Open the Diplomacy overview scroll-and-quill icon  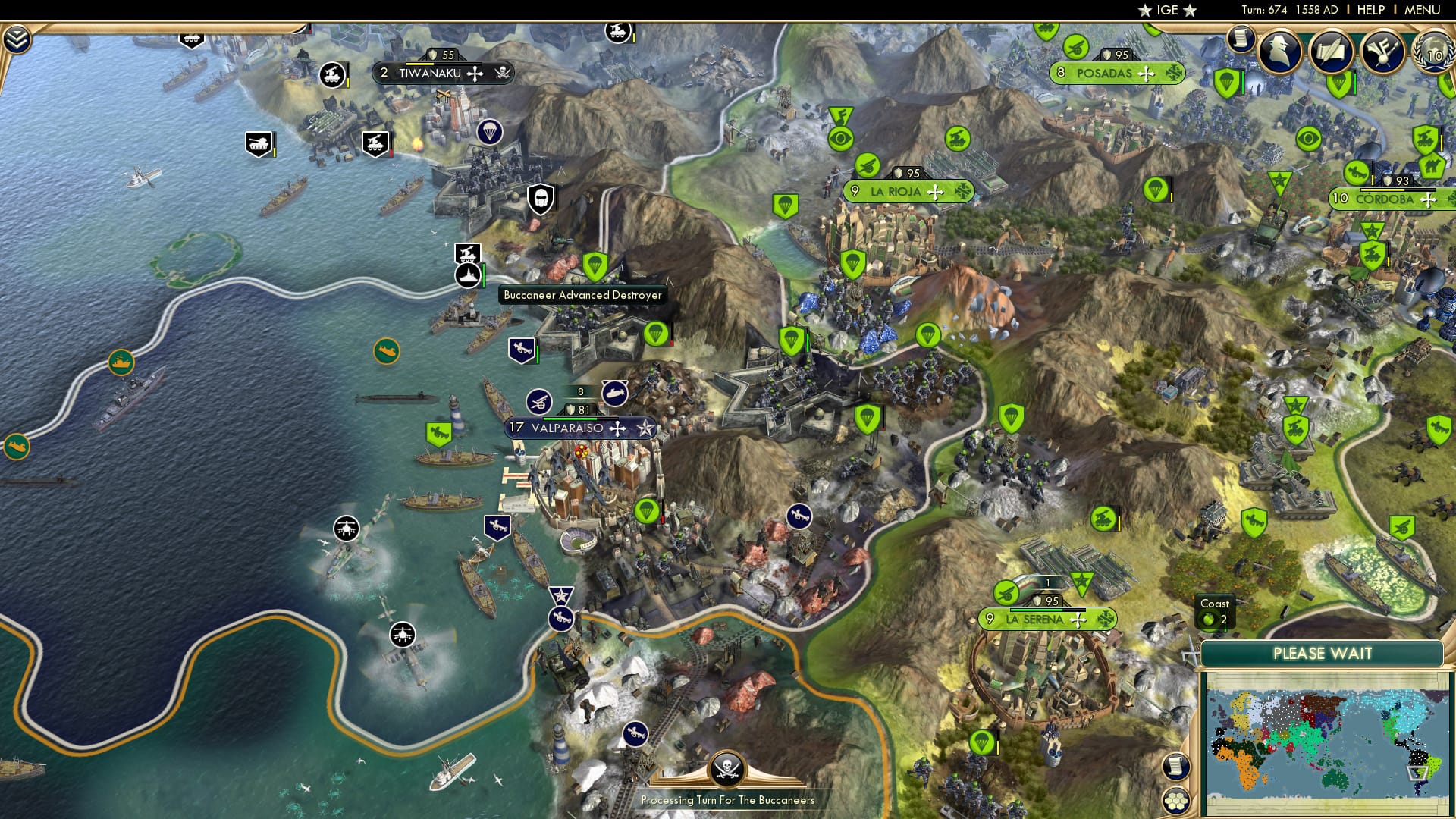pos(1331,50)
